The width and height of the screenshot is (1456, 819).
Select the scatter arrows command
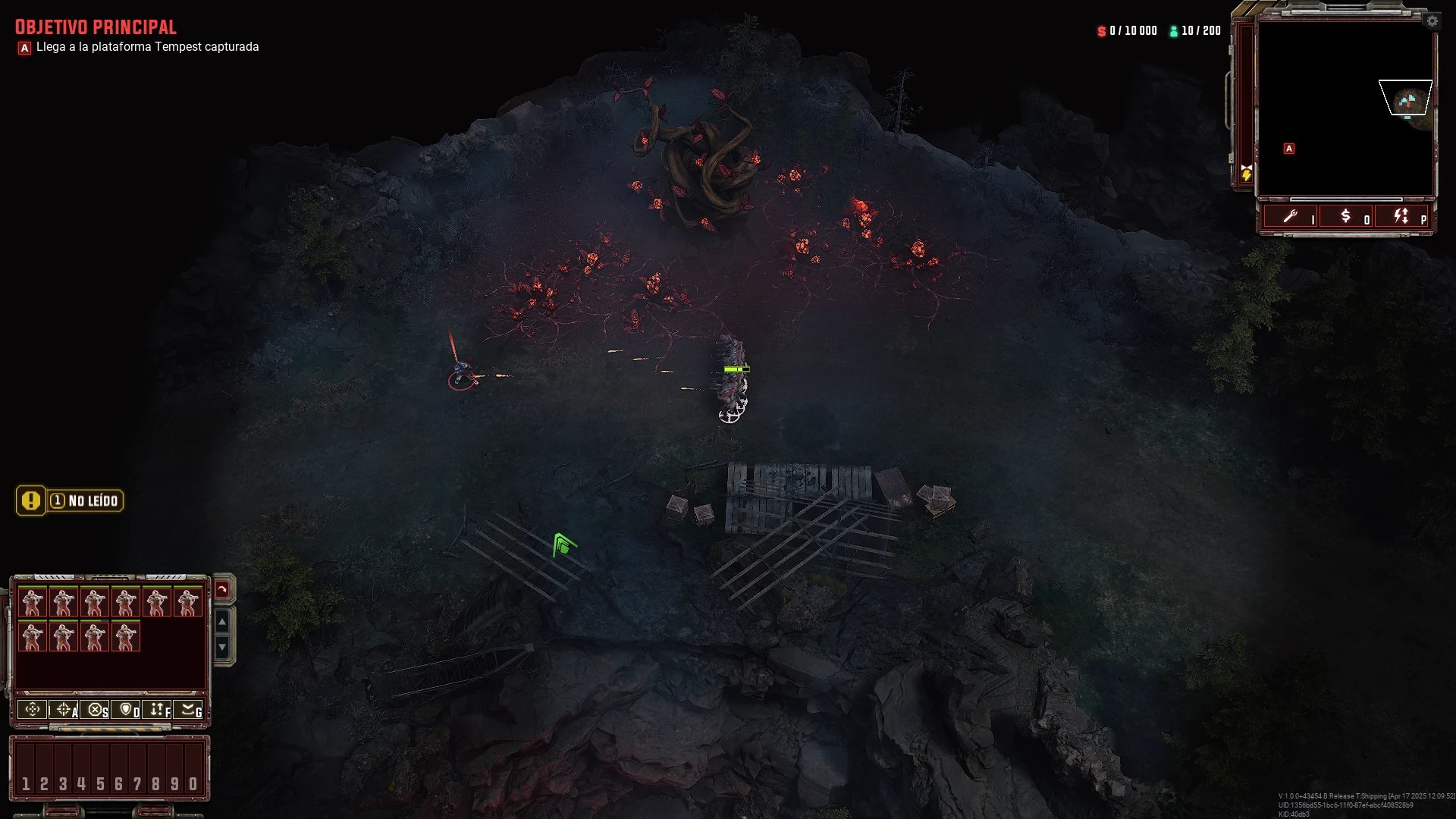[x=157, y=710]
